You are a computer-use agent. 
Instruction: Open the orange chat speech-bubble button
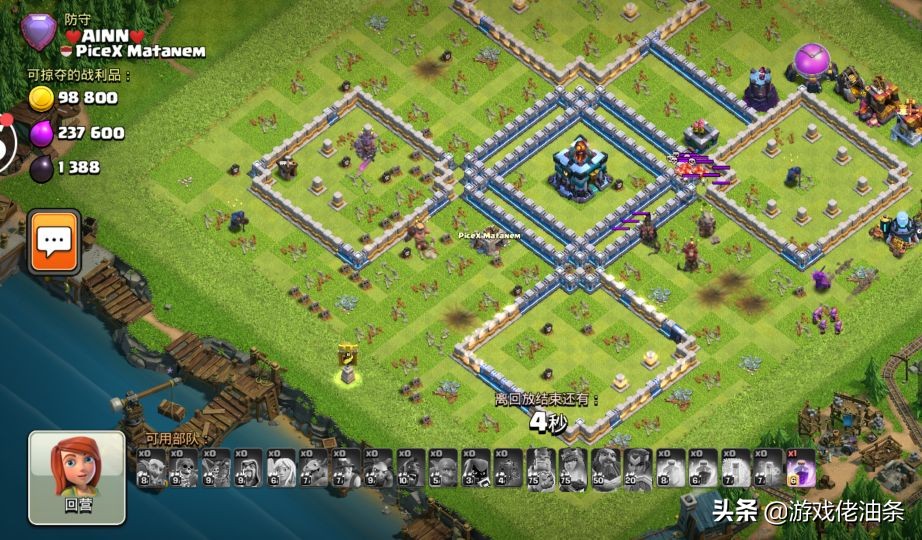click(54, 241)
